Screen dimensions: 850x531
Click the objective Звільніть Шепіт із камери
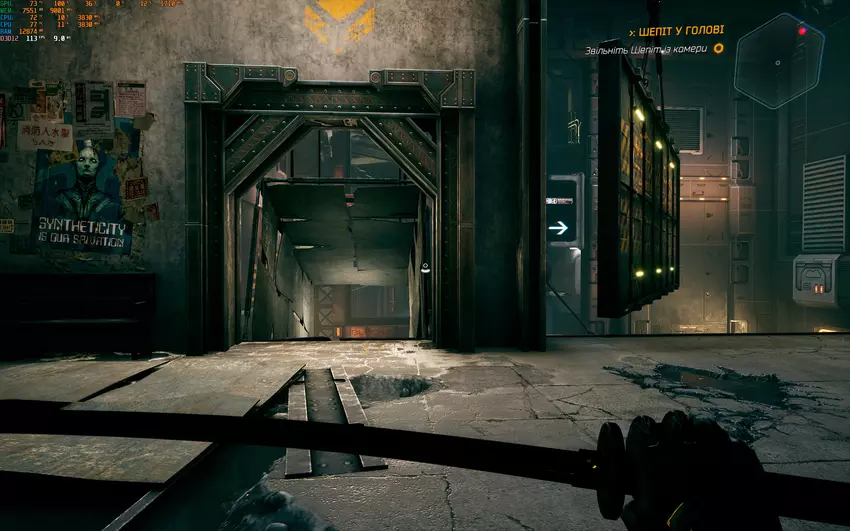point(646,49)
